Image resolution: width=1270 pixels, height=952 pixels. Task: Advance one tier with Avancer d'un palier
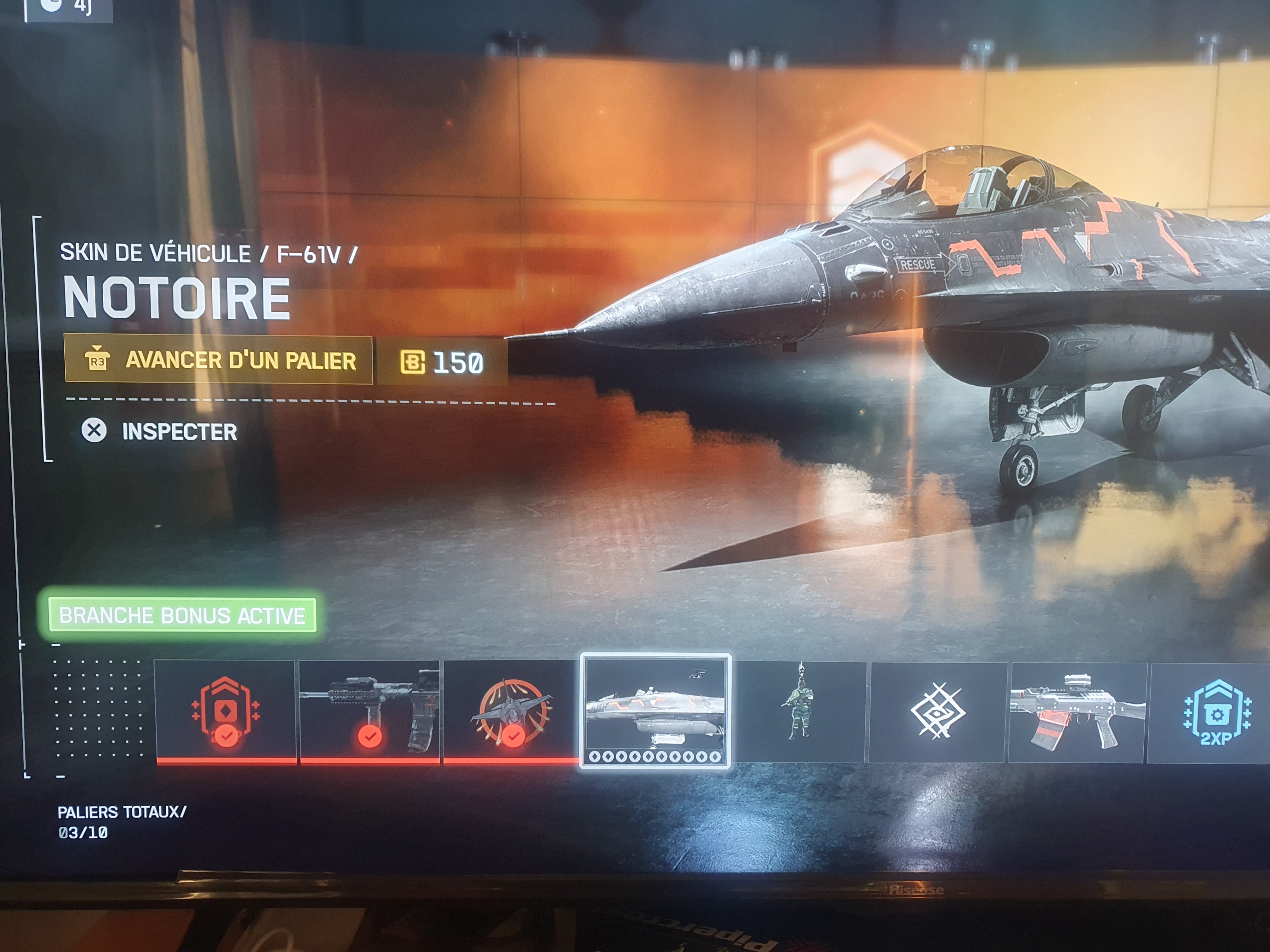point(219,360)
